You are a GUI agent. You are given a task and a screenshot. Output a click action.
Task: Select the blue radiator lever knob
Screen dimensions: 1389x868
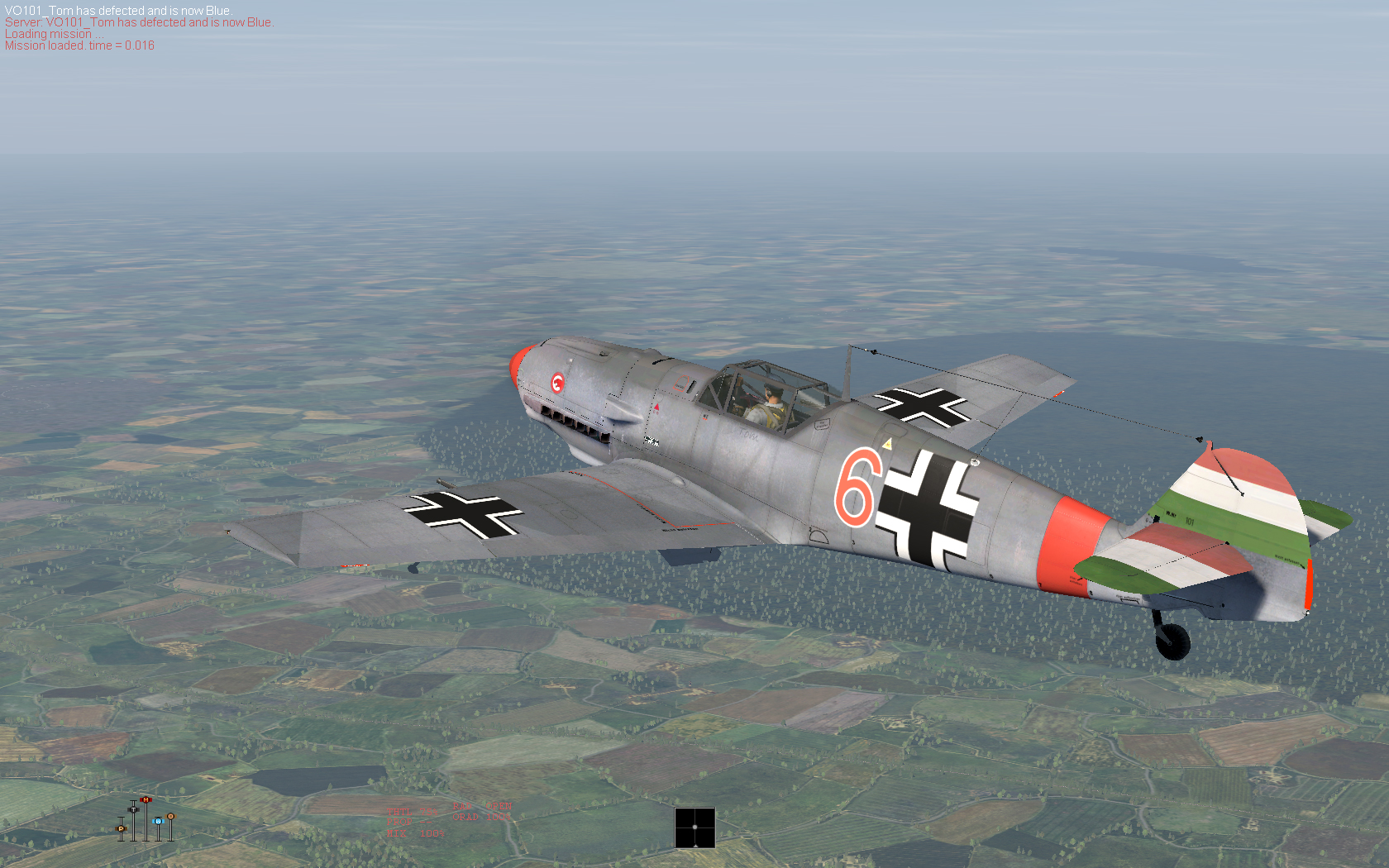157,821
